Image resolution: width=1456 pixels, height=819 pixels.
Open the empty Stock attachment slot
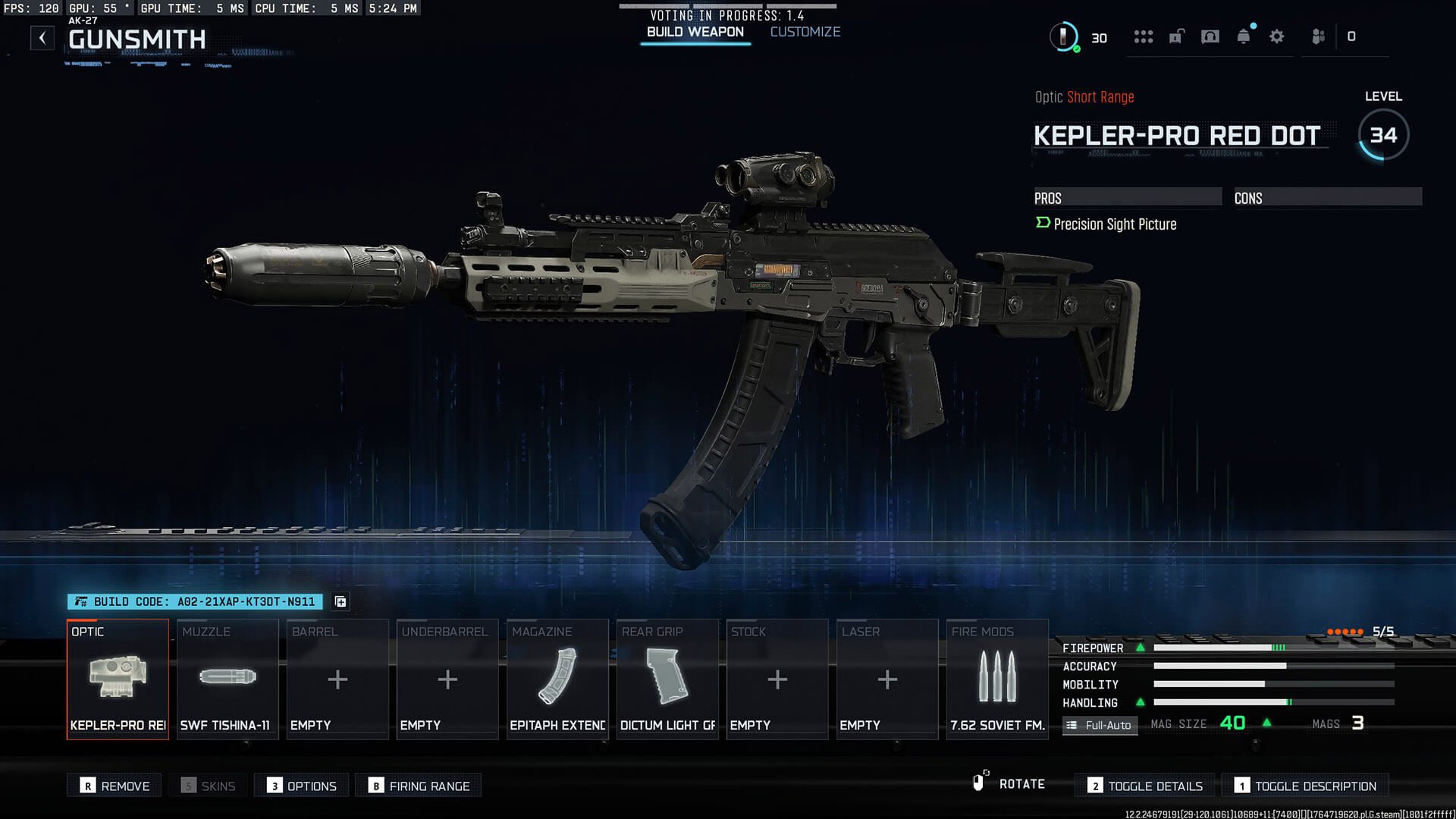coord(777,679)
